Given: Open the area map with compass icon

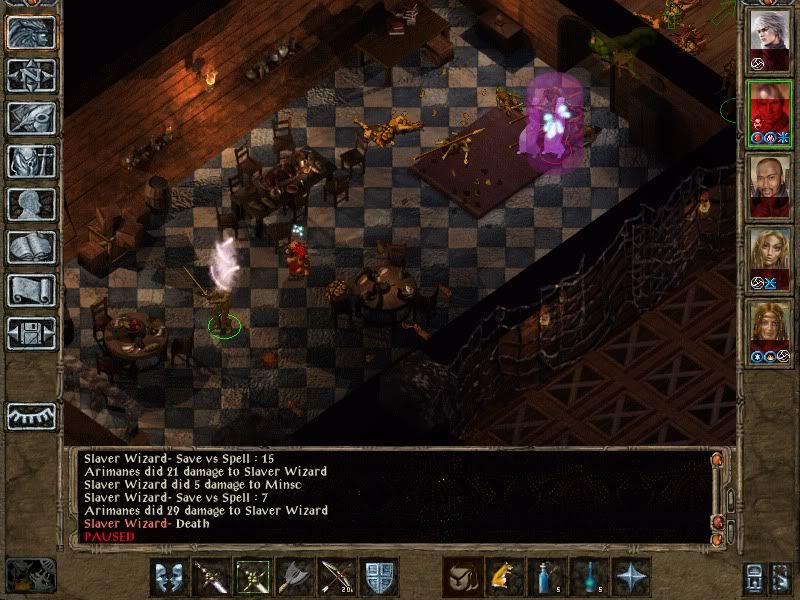Looking at the screenshot, I should [31, 75].
